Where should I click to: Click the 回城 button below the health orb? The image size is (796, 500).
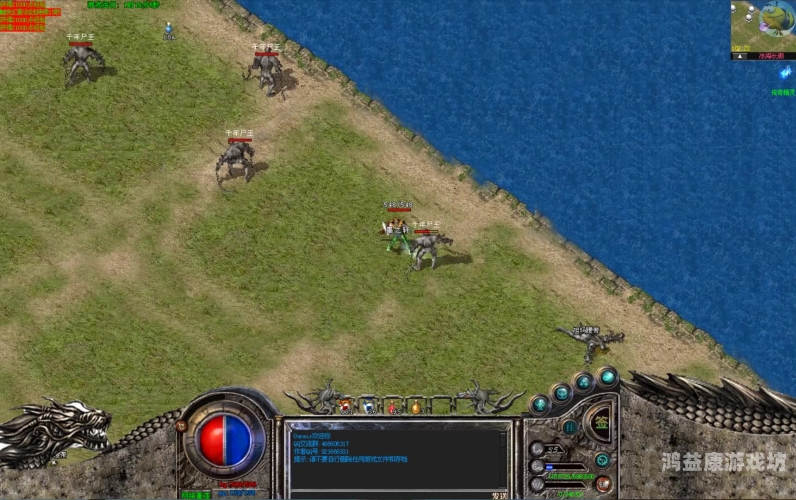click(196, 494)
